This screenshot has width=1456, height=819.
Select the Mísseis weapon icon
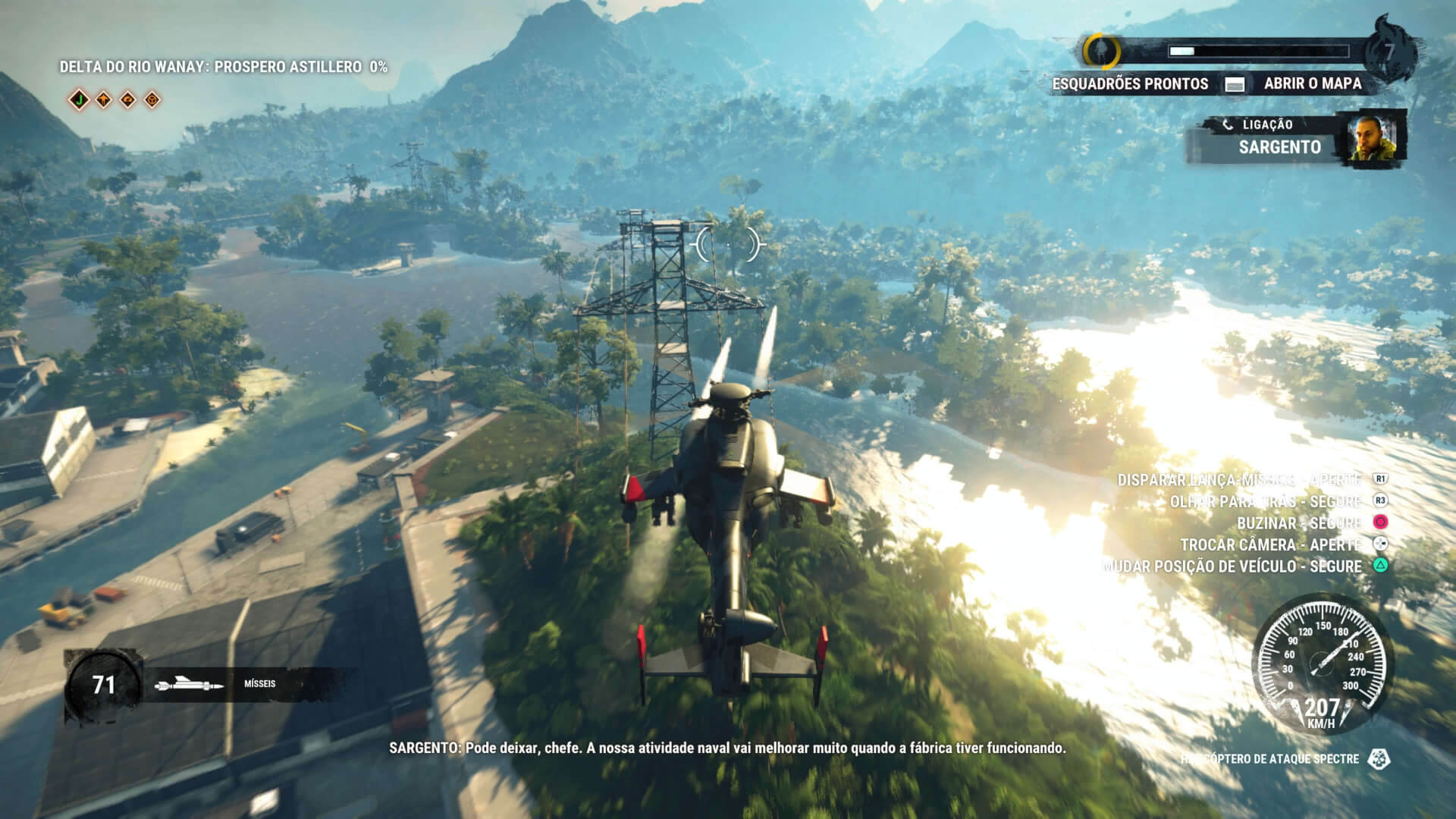[x=189, y=685]
